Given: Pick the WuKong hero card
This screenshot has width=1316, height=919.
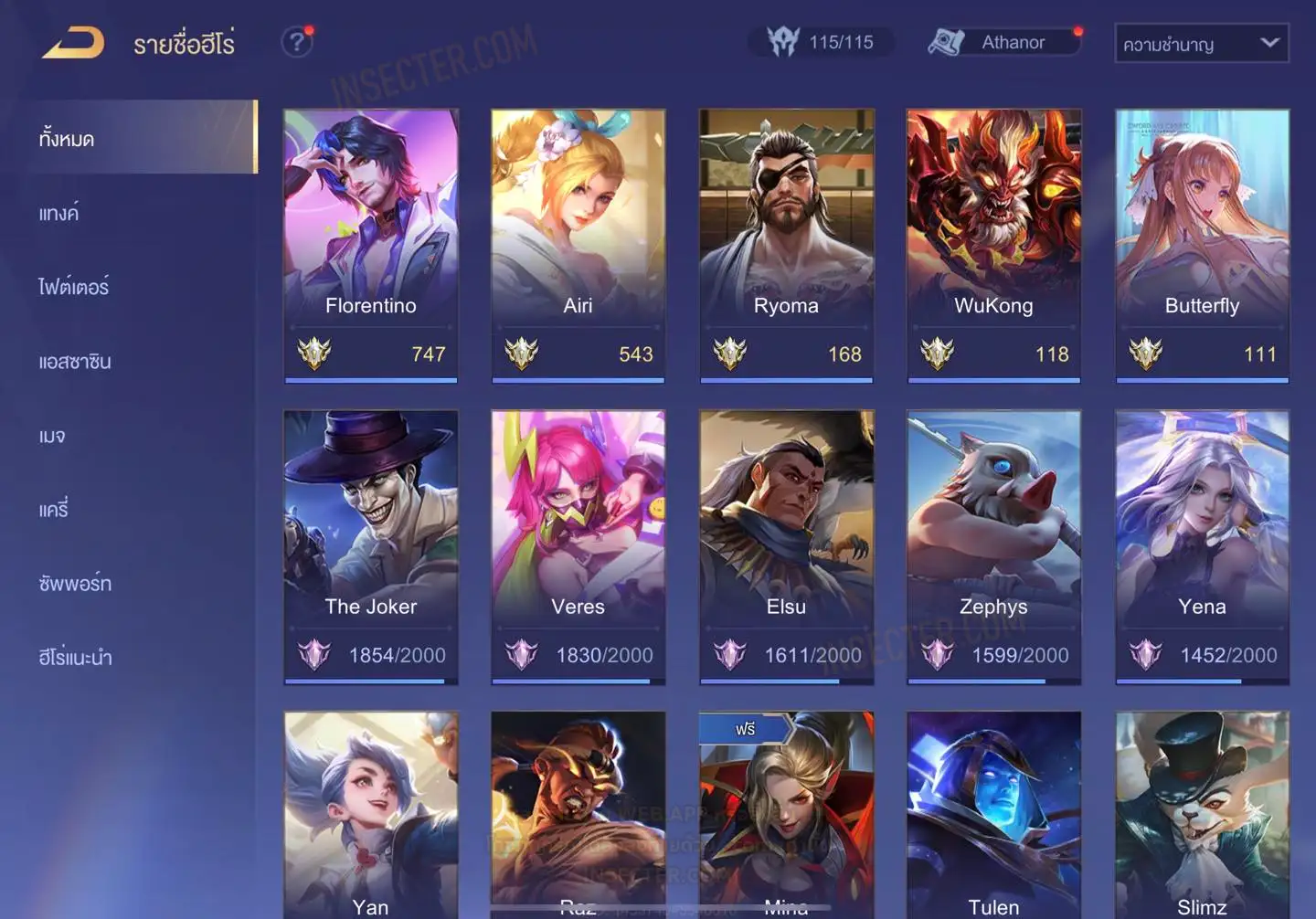Looking at the screenshot, I should pyautogui.click(x=993, y=245).
